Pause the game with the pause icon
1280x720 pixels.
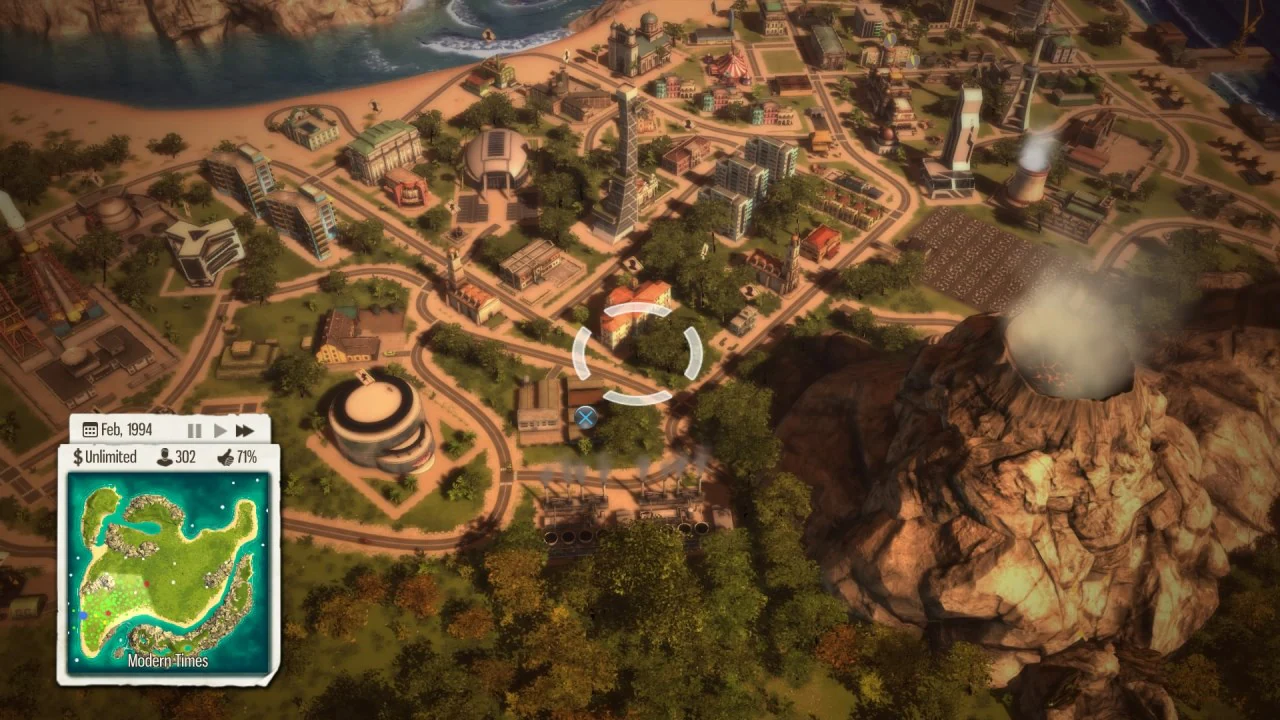[x=194, y=430]
